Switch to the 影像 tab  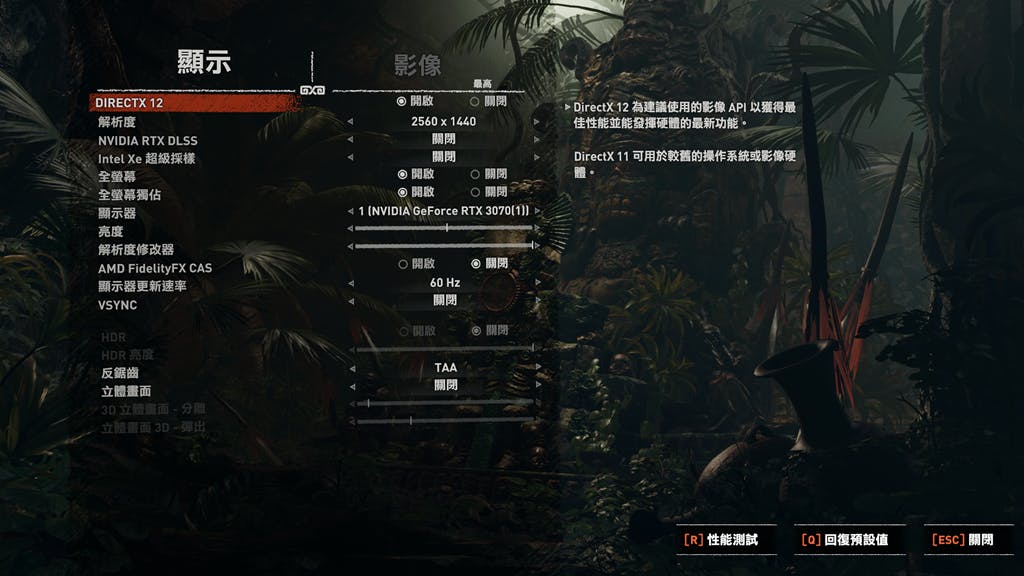417,66
